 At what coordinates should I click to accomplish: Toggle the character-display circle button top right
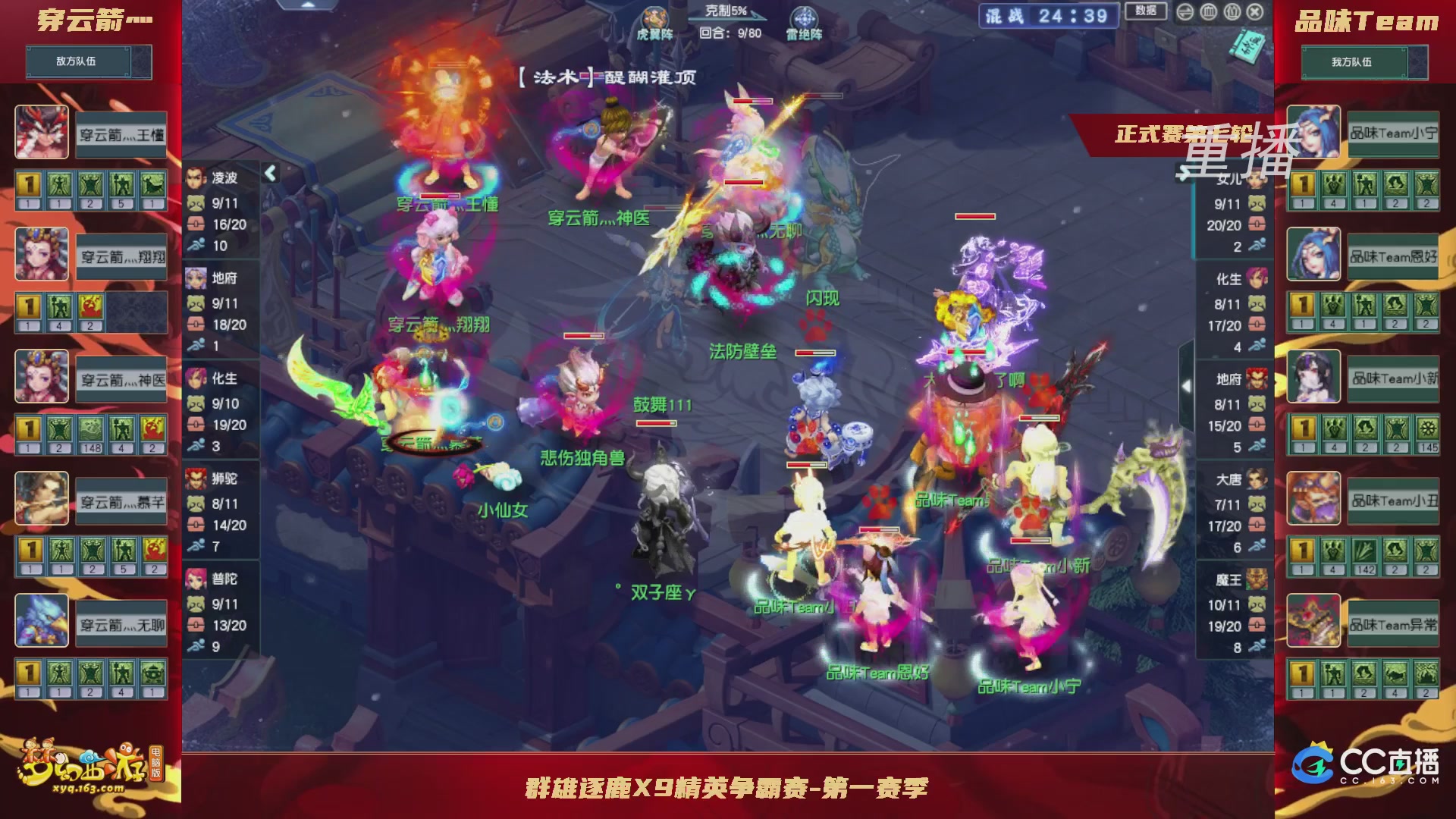pyautogui.click(x=1232, y=12)
